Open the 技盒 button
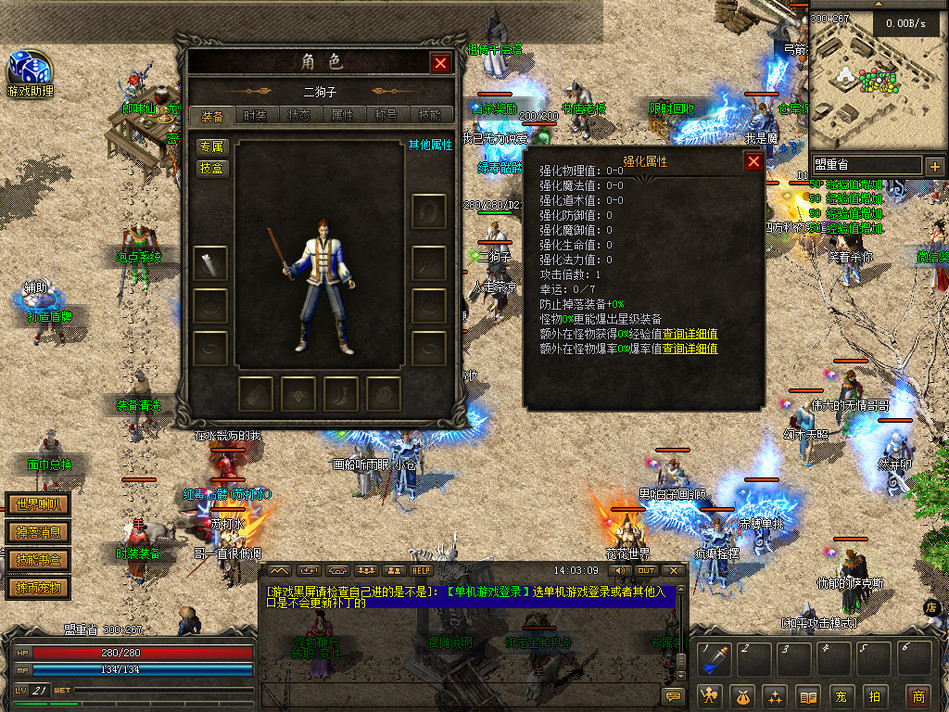This screenshot has height=712, width=949. pos(211,168)
